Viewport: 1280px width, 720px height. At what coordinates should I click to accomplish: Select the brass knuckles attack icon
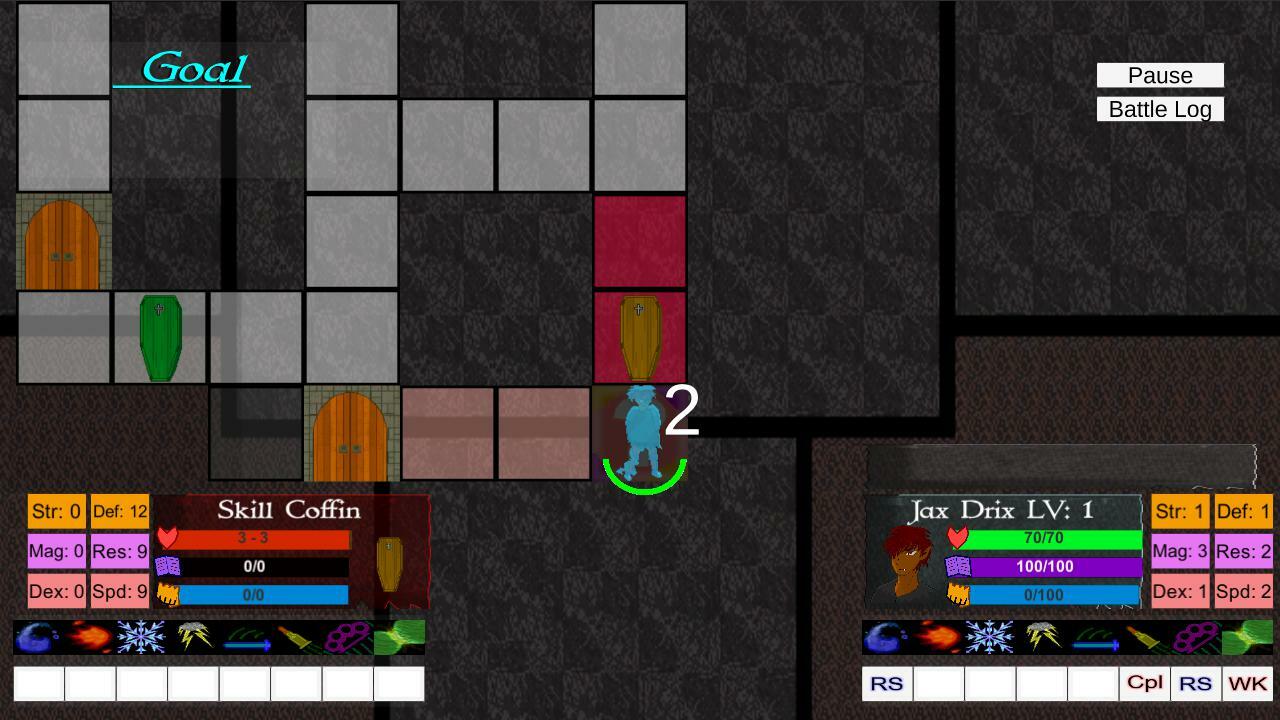tap(348, 637)
